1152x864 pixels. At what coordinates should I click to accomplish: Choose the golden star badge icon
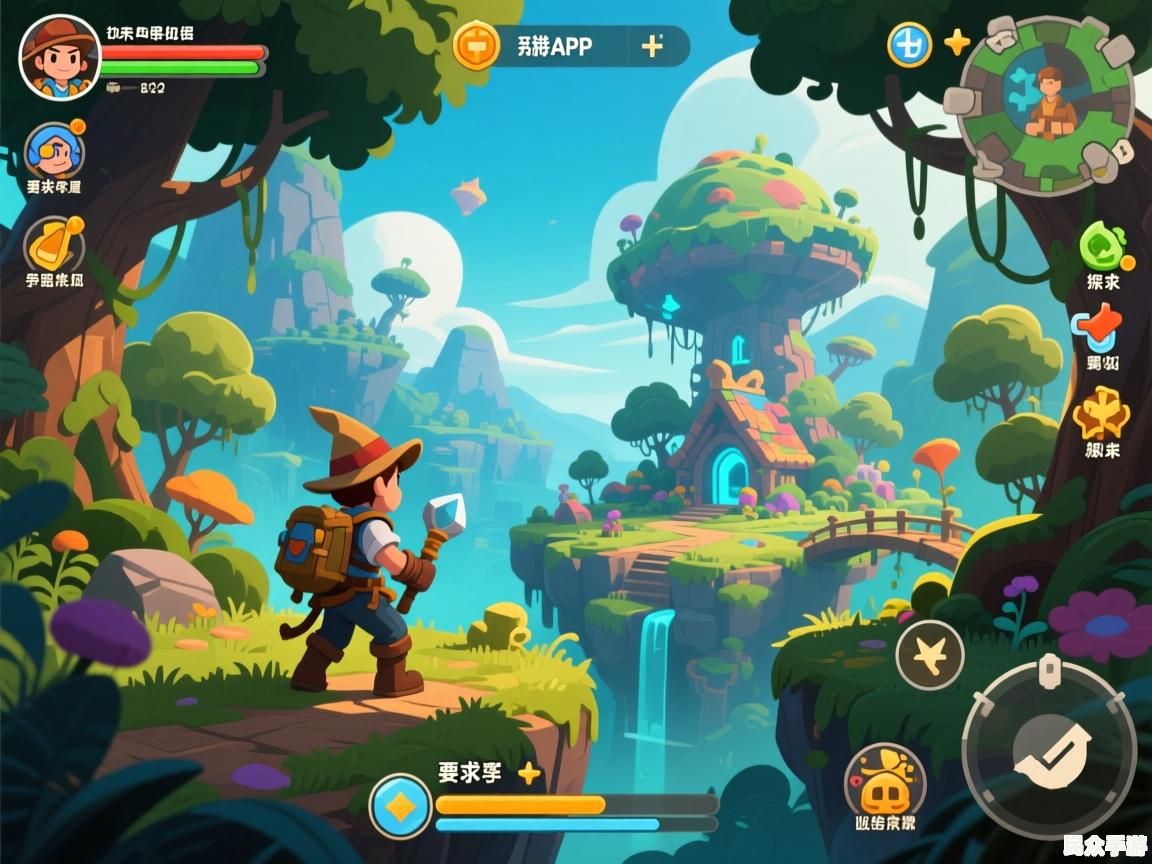coord(1101,412)
